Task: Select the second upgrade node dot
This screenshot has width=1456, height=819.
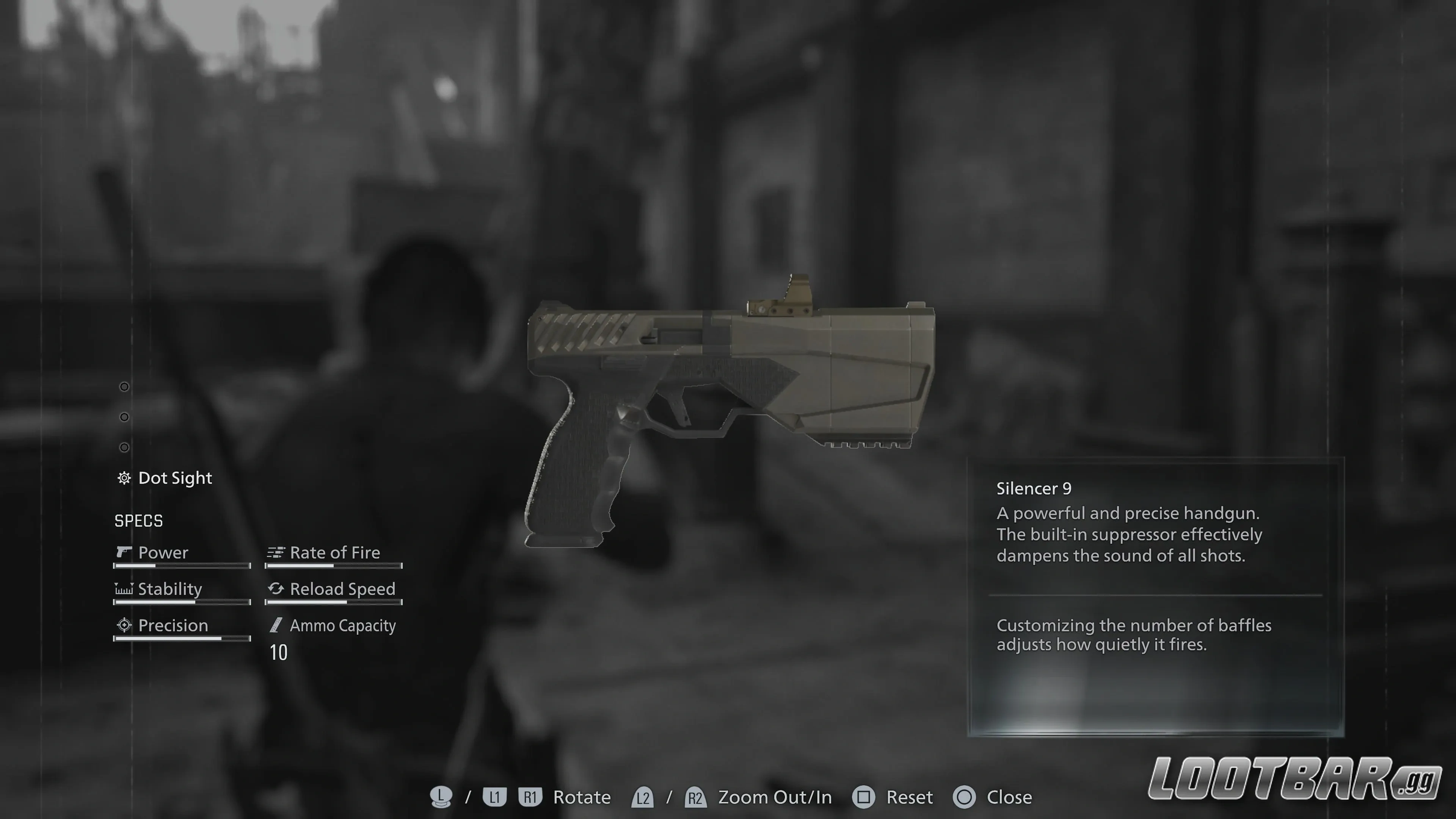Action: click(x=124, y=417)
